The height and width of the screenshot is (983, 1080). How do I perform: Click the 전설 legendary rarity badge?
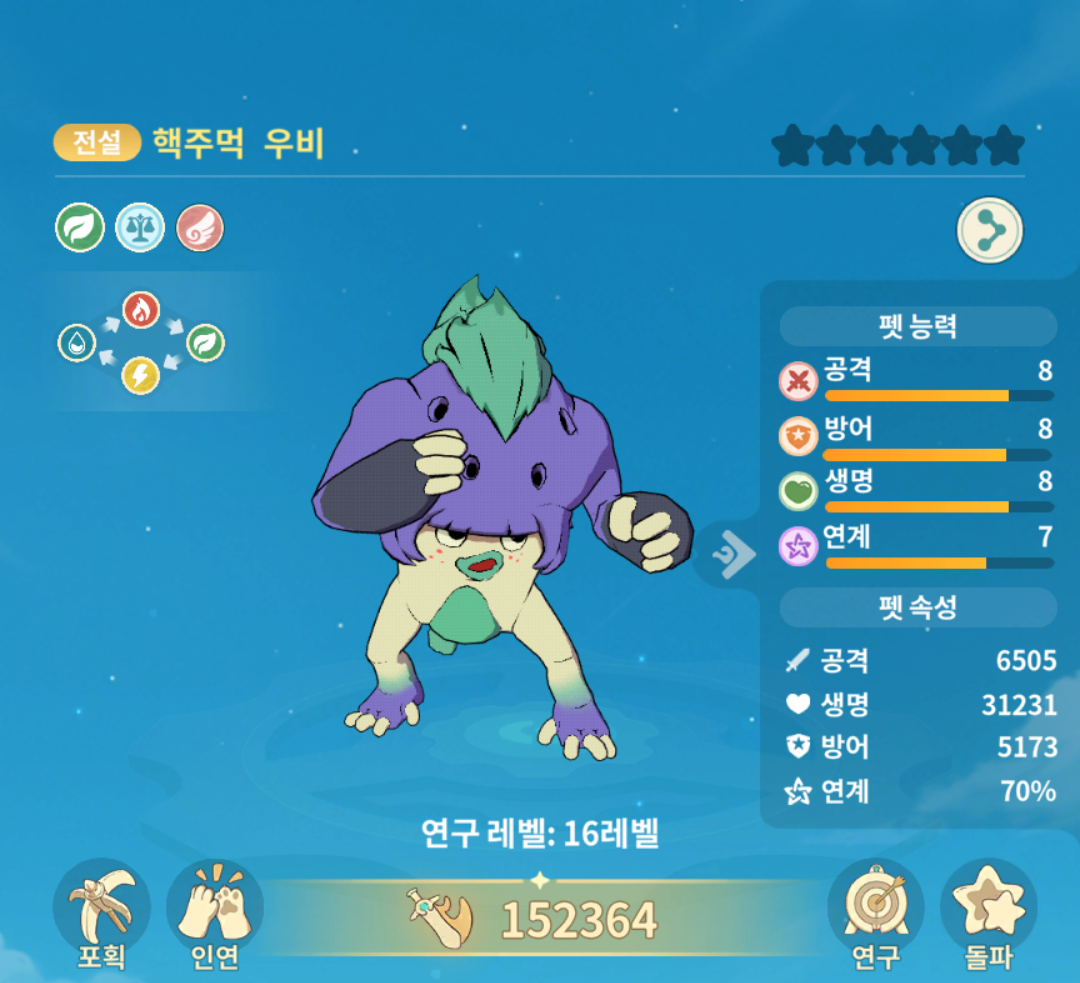click(97, 143)
